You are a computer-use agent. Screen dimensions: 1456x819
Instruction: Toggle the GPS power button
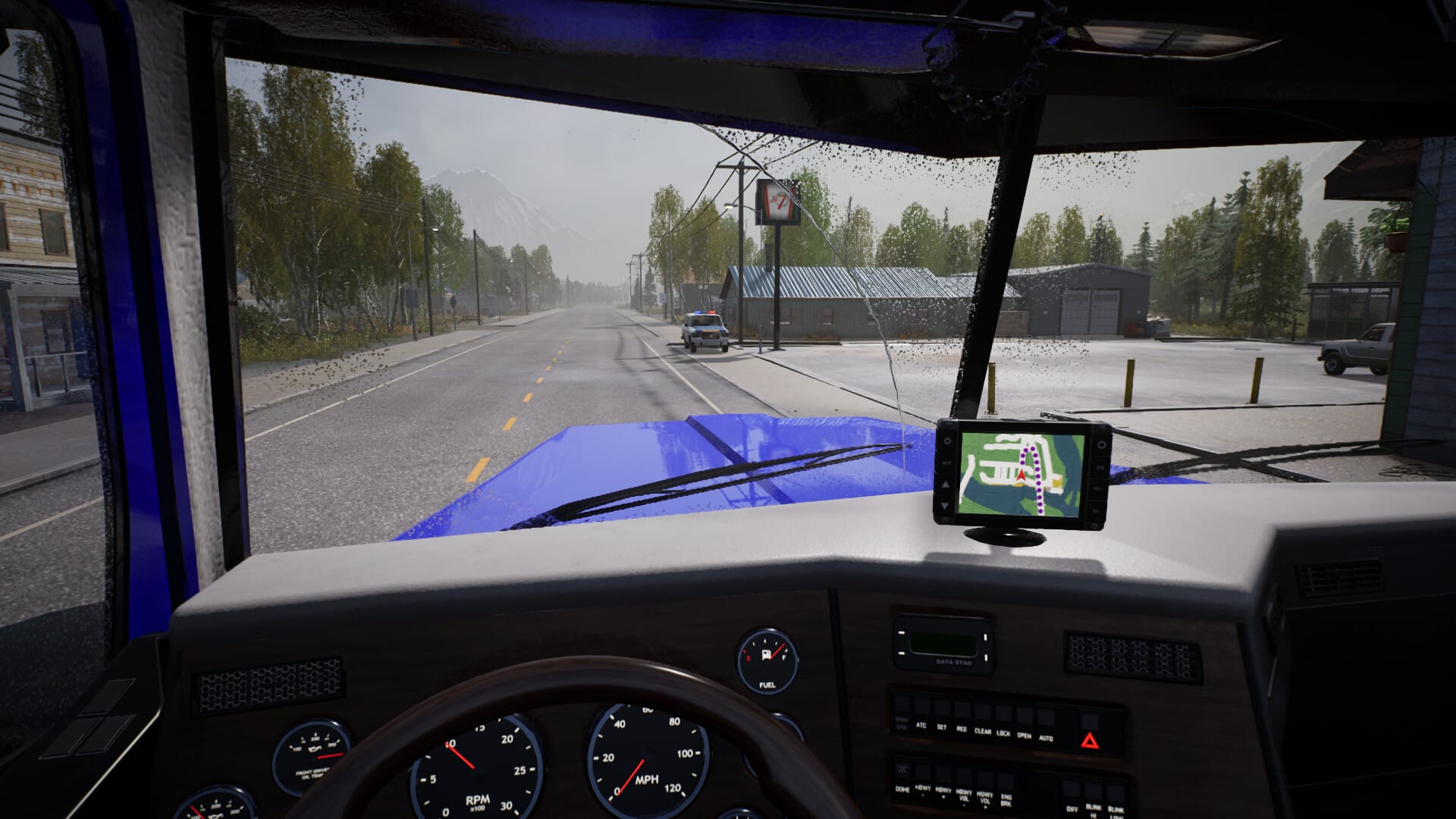(x=946, y=441)
